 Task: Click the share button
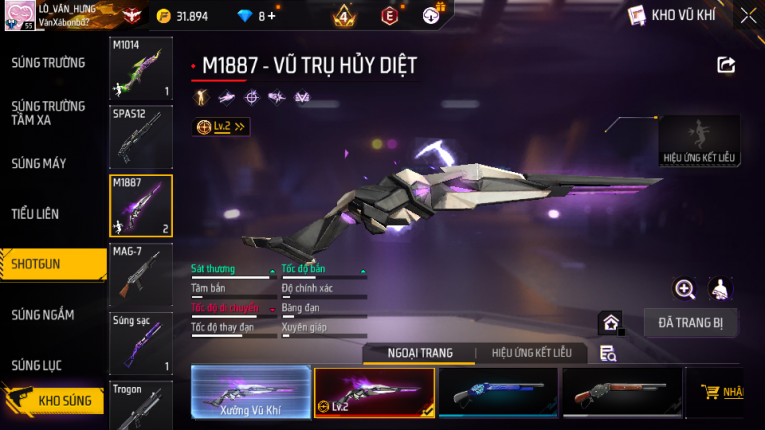pos(726,65)
